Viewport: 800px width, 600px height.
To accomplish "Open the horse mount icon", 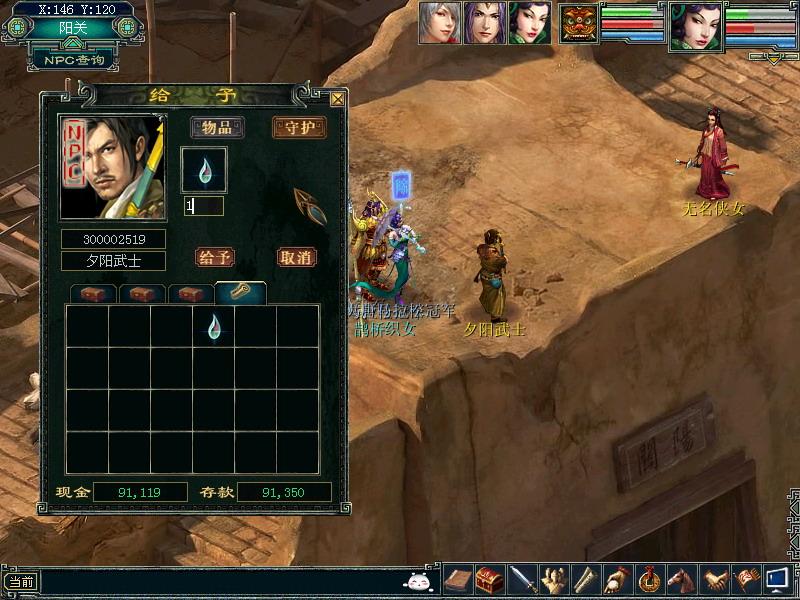I will point(681,579).
